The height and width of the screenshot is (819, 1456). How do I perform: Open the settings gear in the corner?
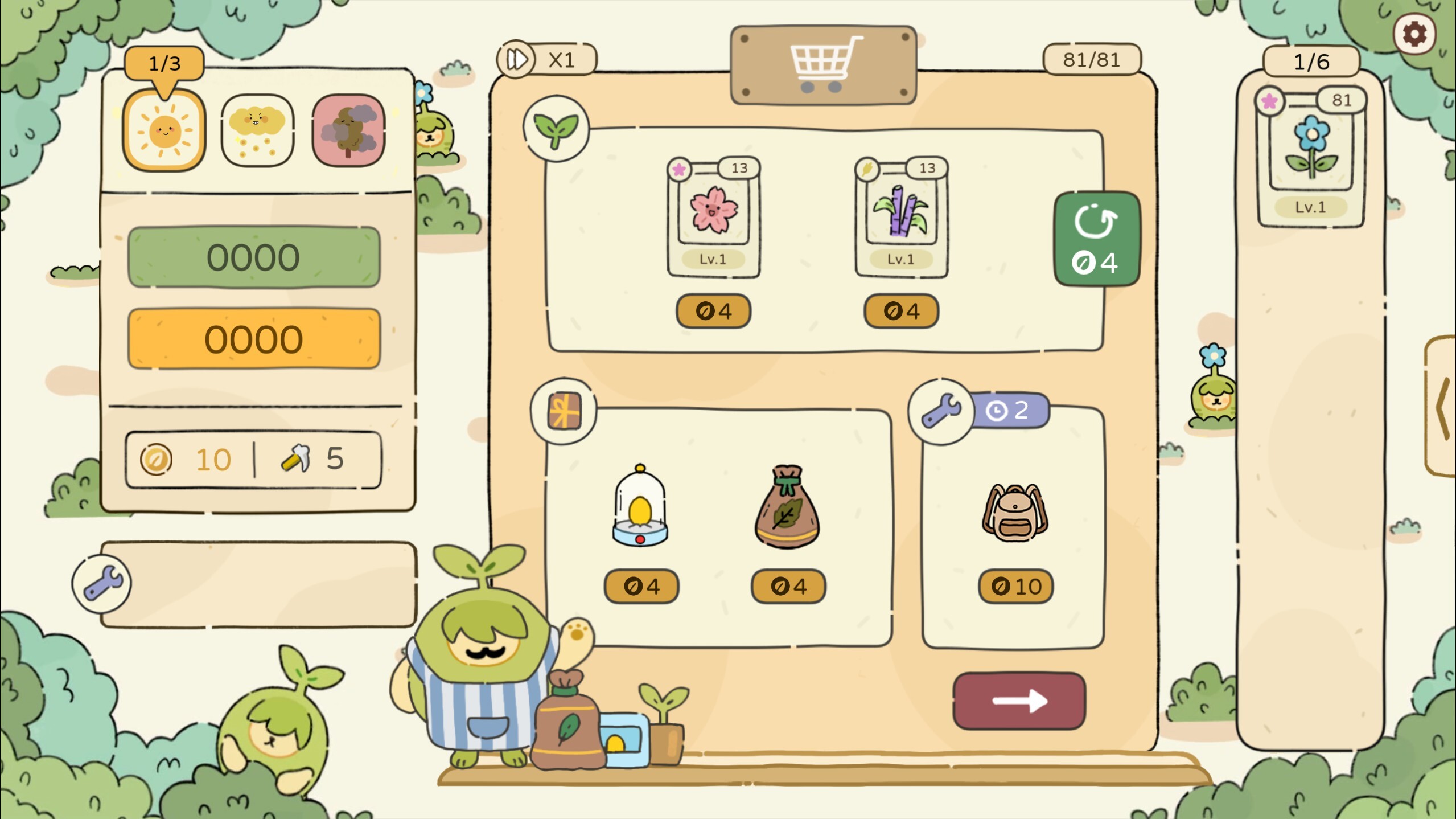coord(1416,34)
